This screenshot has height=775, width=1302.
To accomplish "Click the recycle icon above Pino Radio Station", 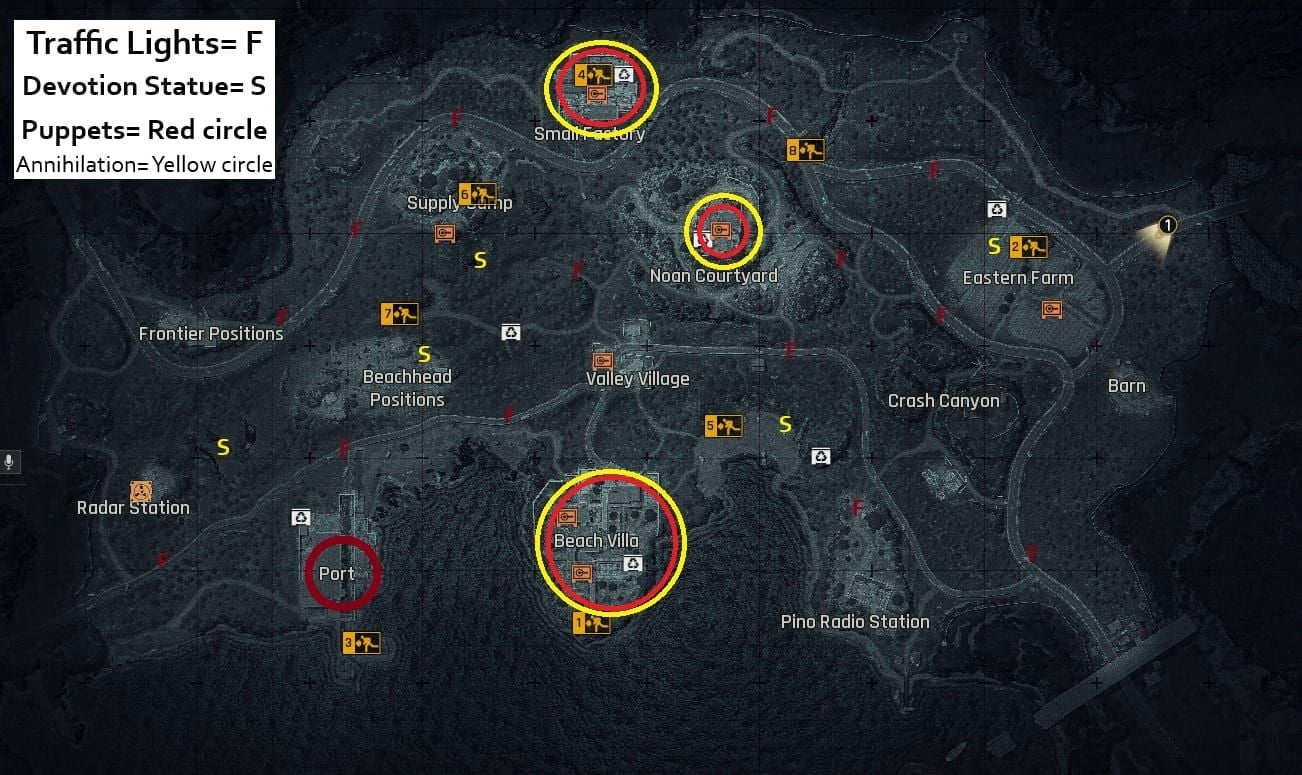I will (x=821, y=455).
